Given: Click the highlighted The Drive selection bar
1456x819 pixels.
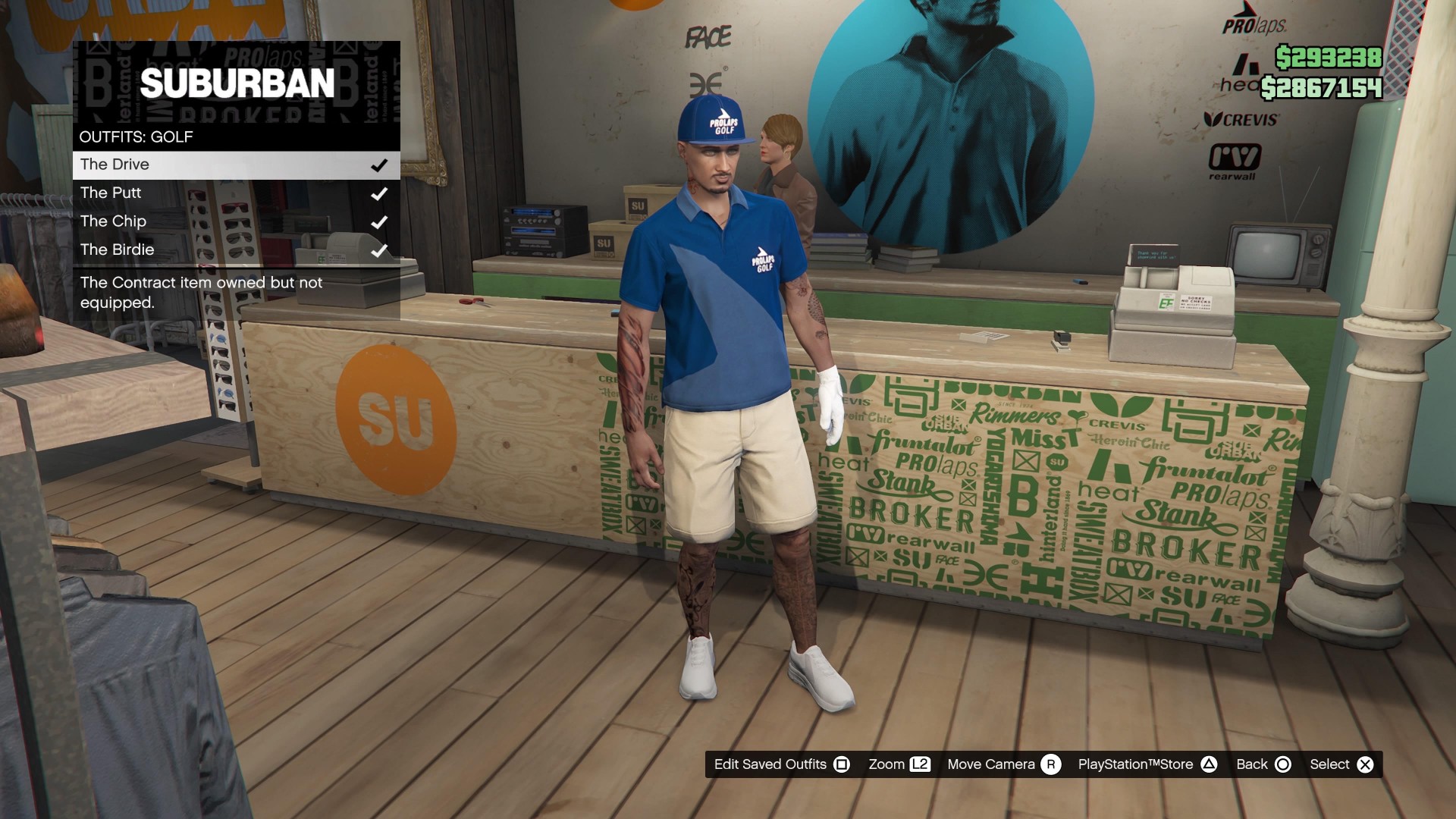Looking at the screenshot, I should coord(235,165).
